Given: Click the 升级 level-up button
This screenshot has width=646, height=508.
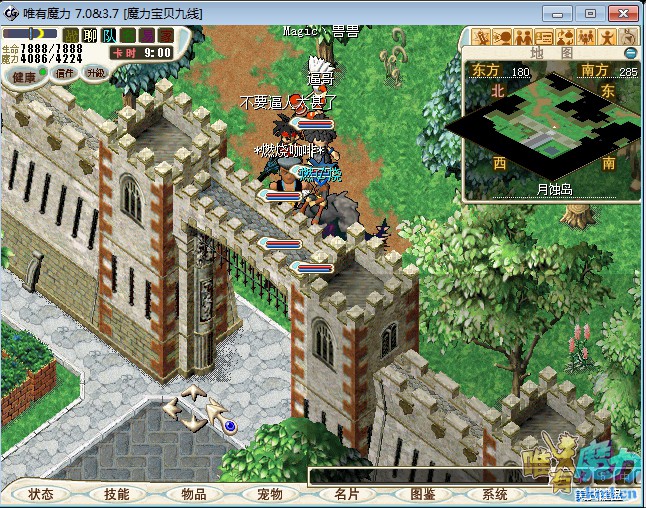Looking at the screenshot, I should (96, 73).
